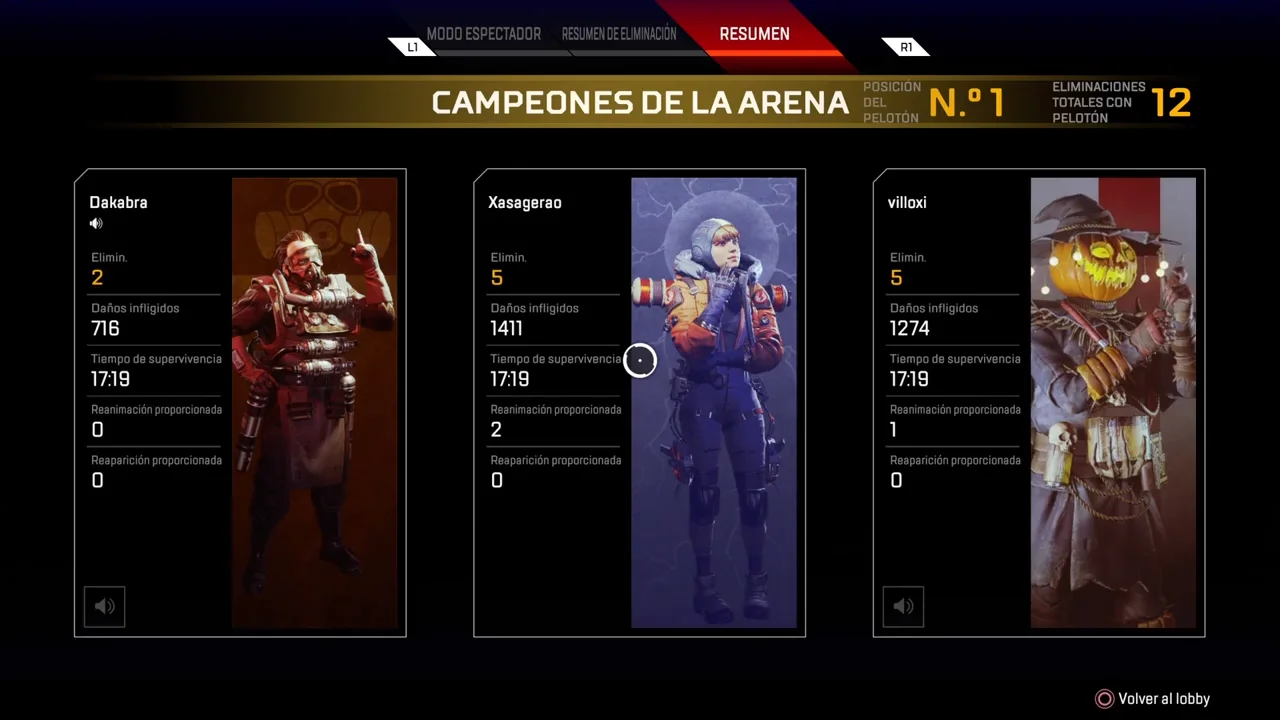Pick villoxi's player name
This screenshot has height=720, width=1280.
[x=907, y=202]
